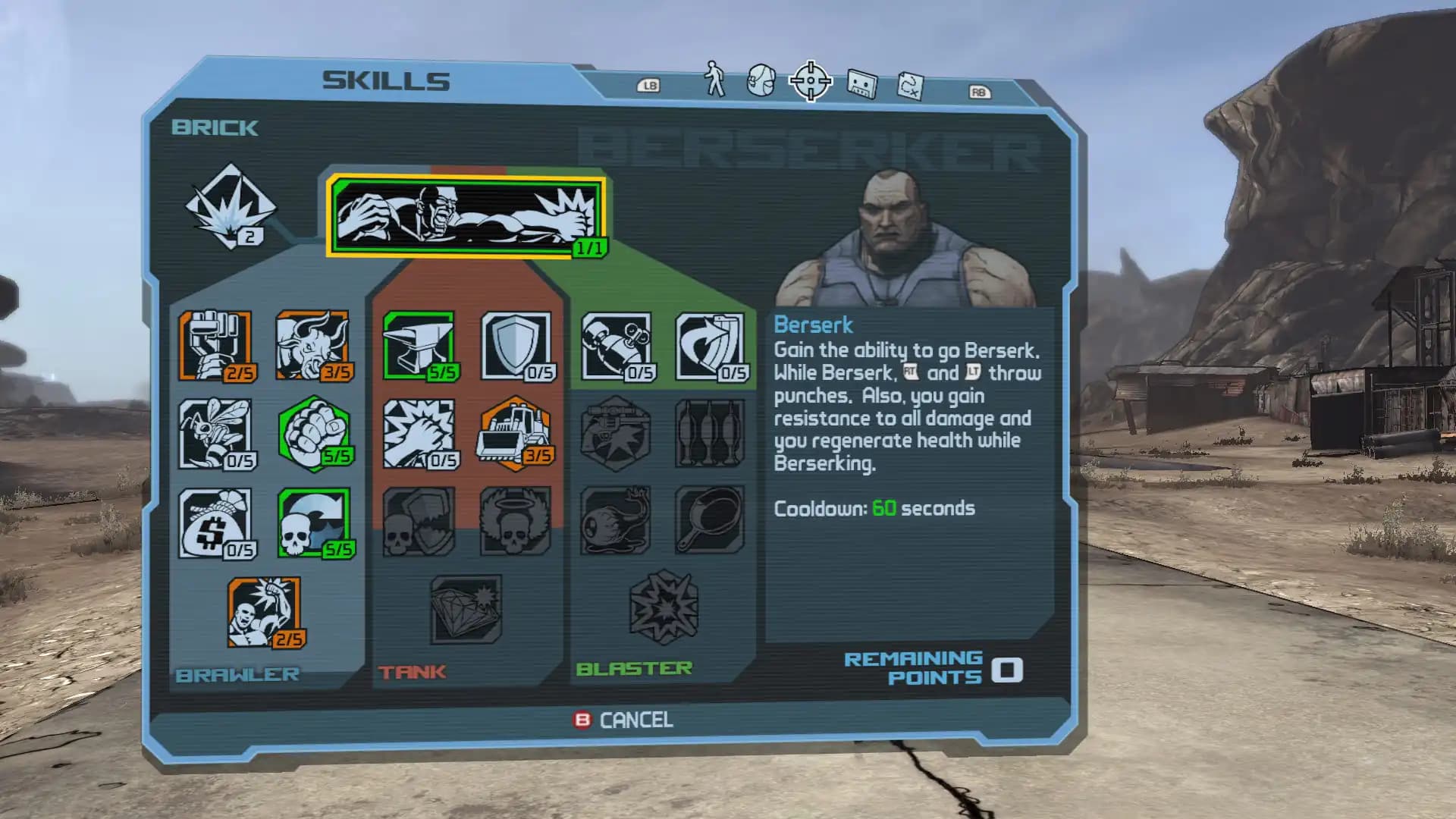Open the ECHO recorder logs tab
This screenshot has width=1456, height=819.
[x=861, y=82]
